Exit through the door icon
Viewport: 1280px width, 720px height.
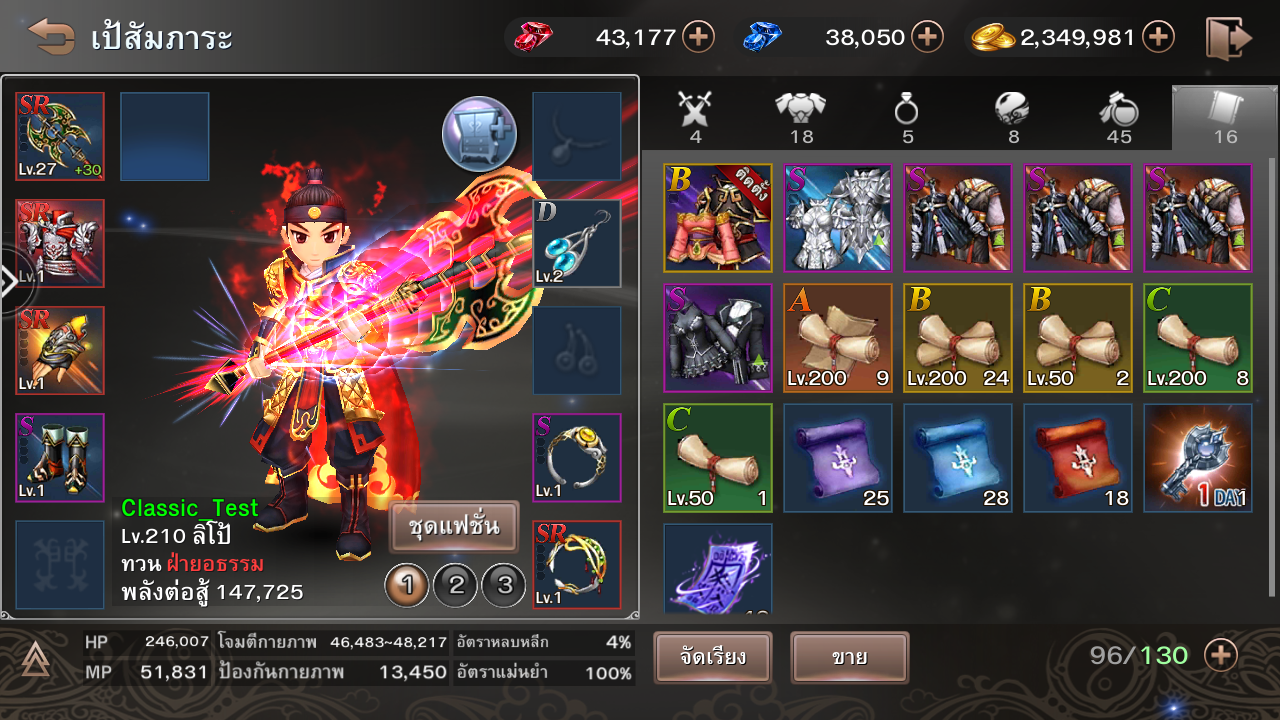[x=1228, y=38]
